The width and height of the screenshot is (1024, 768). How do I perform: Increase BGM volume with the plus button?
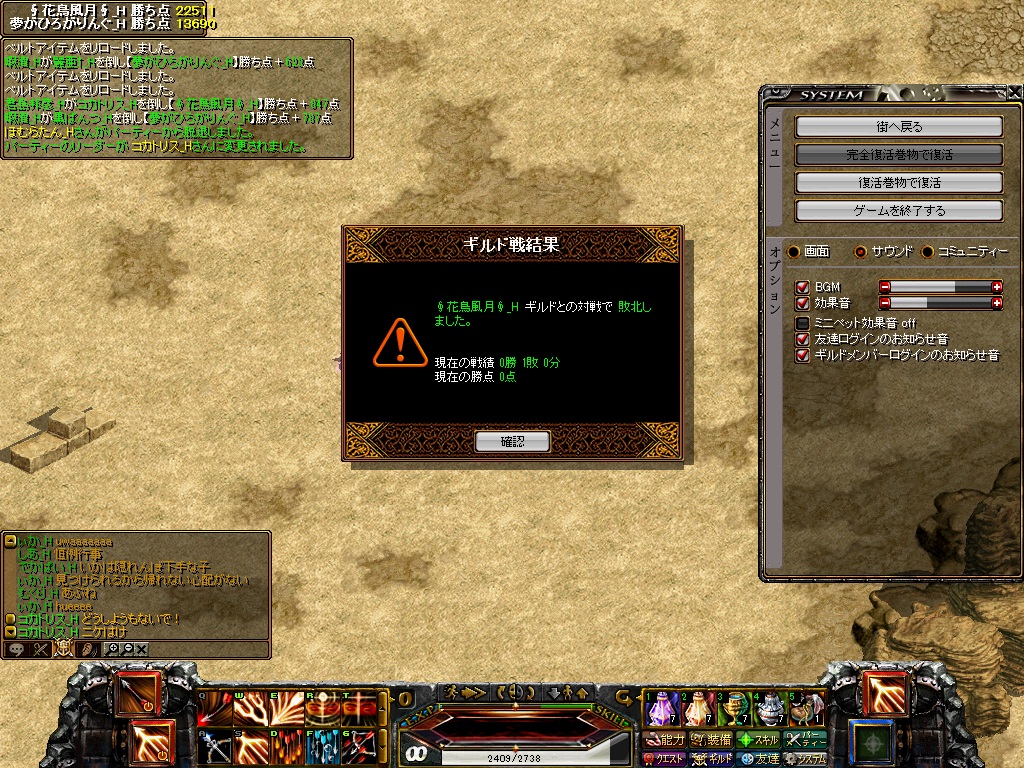(996, 287)
